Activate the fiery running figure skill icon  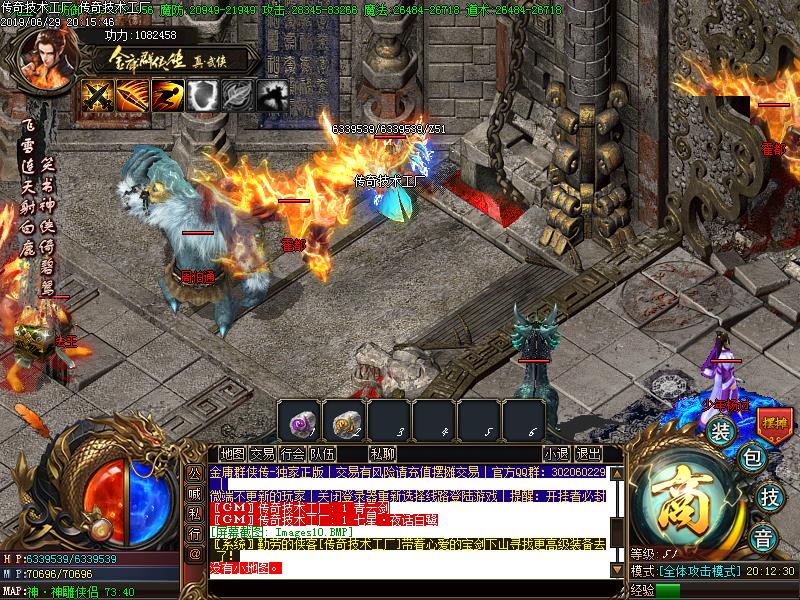[x=168, y=95]
